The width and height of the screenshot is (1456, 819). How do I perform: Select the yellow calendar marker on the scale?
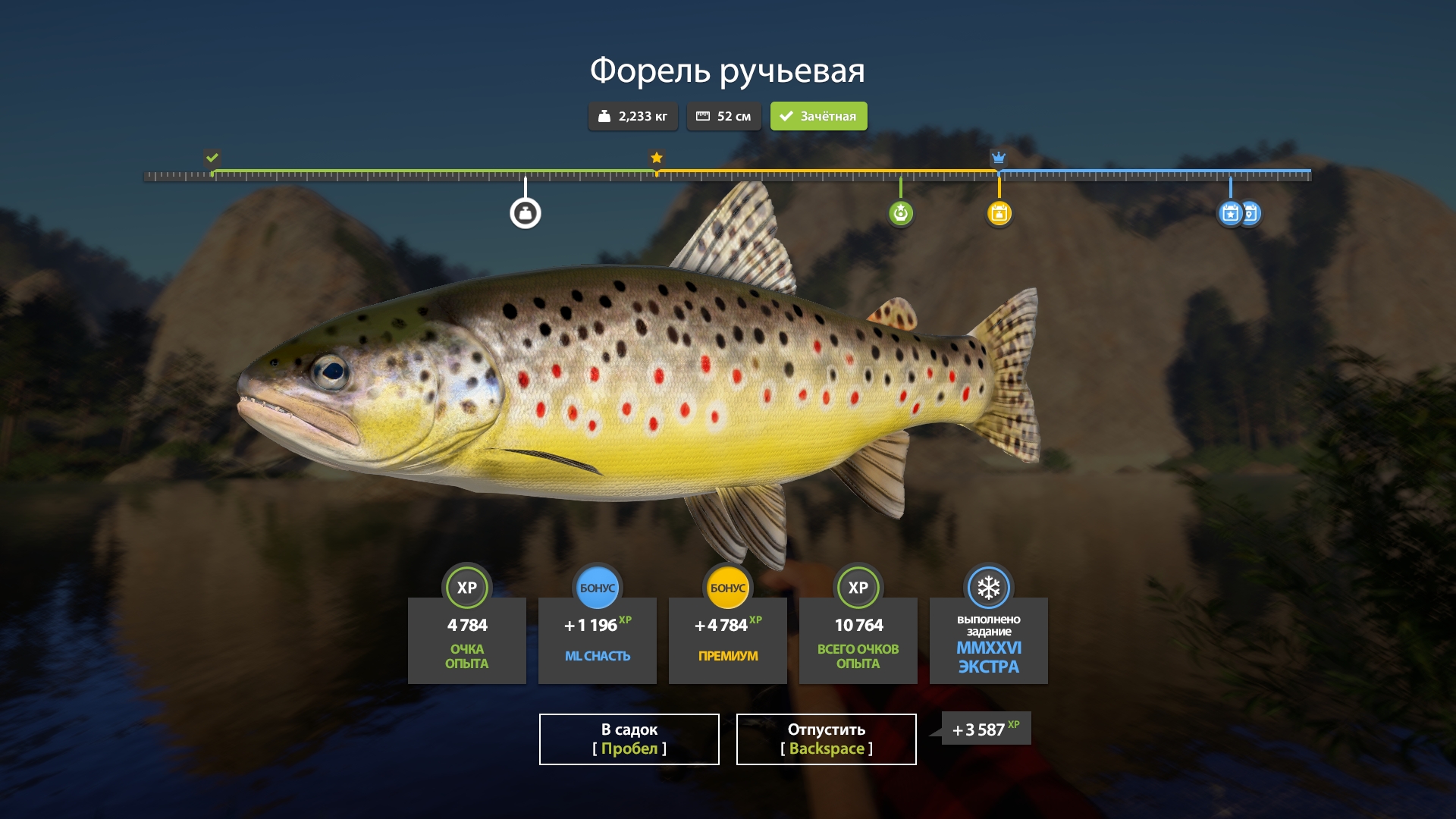pyautogui.click(x=999, y=213)
